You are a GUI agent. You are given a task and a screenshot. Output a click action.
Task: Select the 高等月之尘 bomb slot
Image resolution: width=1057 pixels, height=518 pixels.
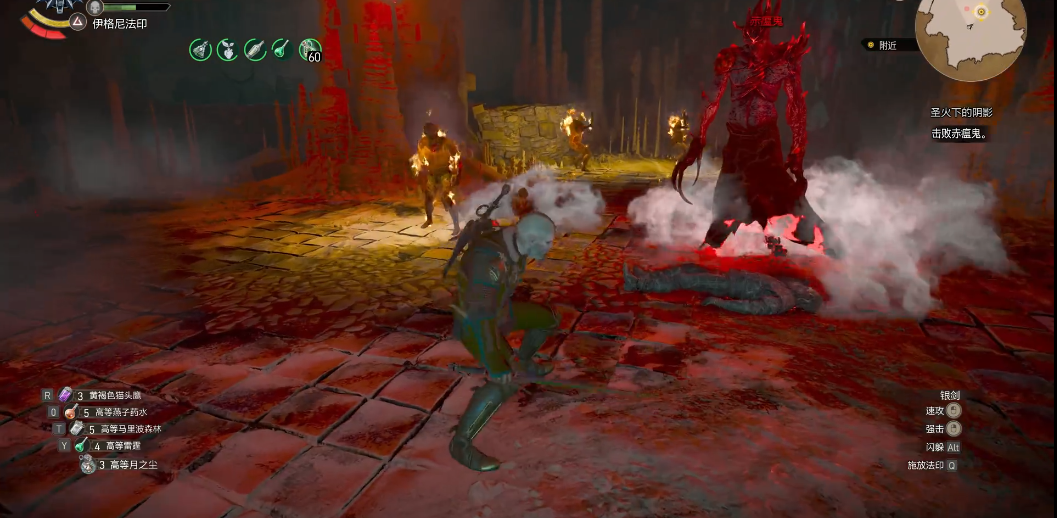87,464
